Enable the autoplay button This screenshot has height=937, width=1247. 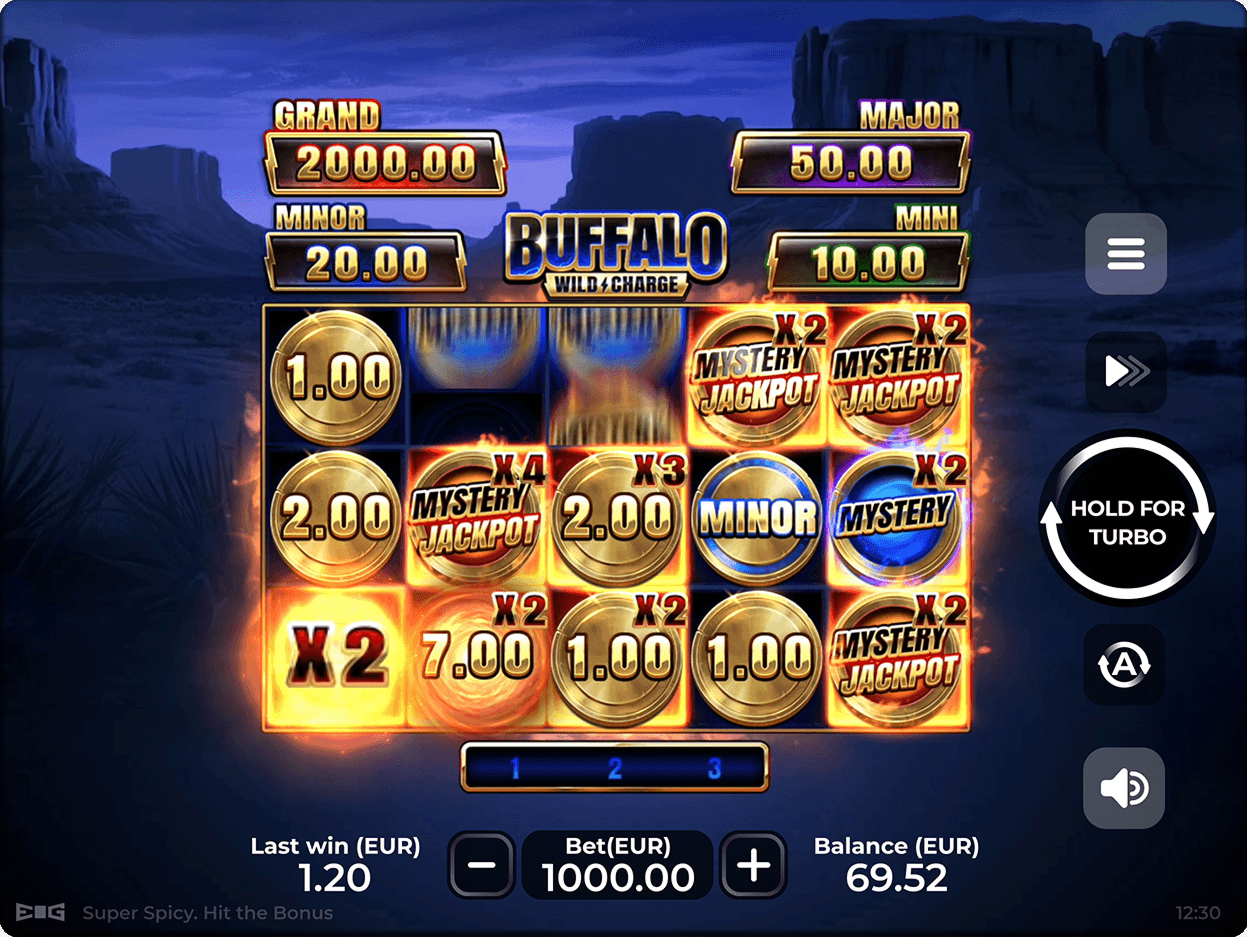[1124, 665]
